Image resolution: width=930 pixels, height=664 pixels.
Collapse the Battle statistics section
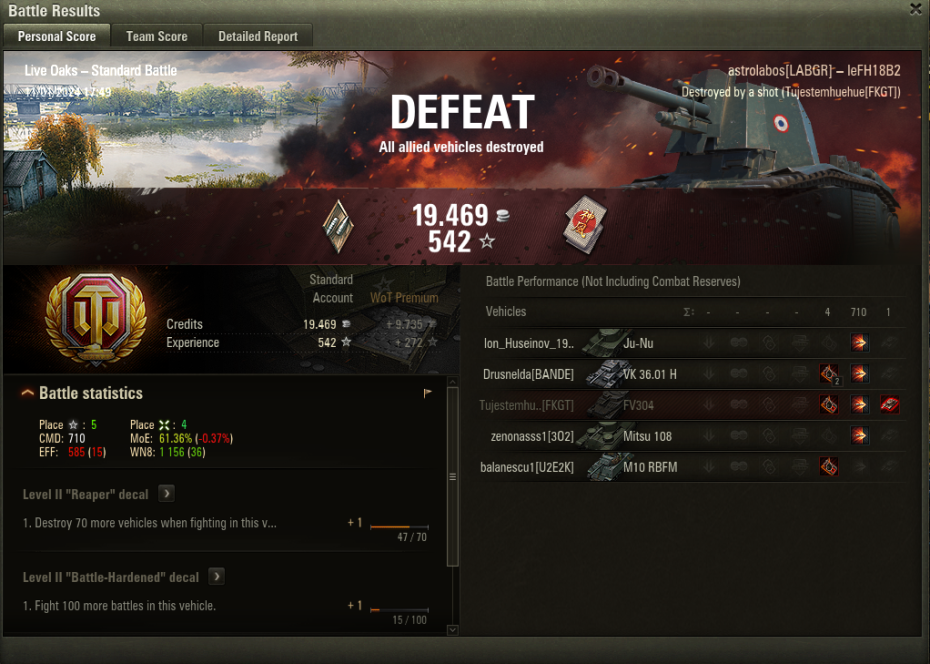click(28, 394)
